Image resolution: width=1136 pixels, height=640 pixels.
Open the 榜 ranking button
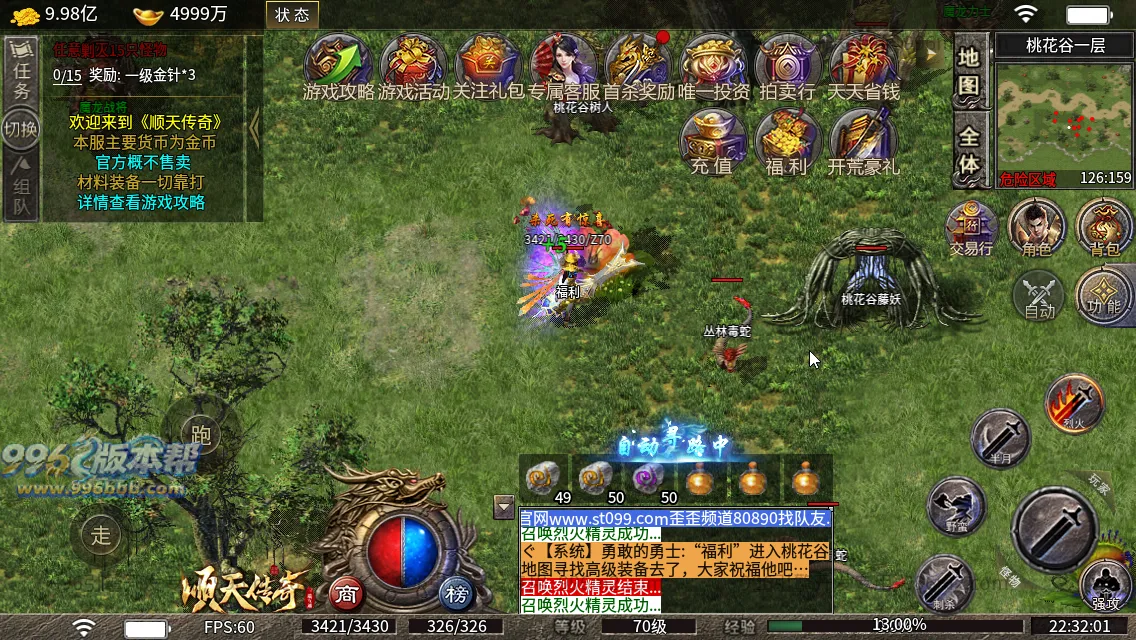point(457,594)
